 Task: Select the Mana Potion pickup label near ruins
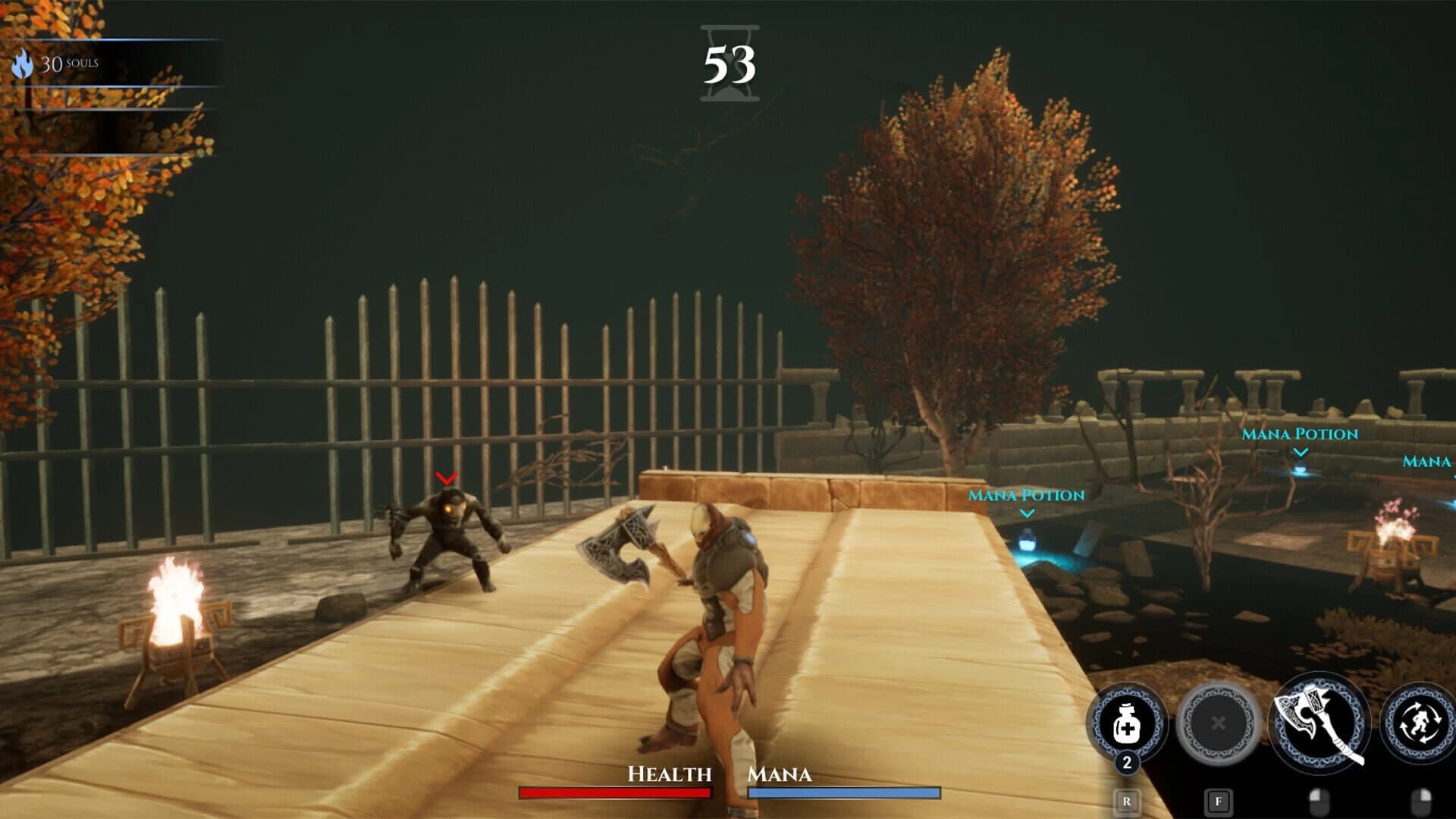1300,434
